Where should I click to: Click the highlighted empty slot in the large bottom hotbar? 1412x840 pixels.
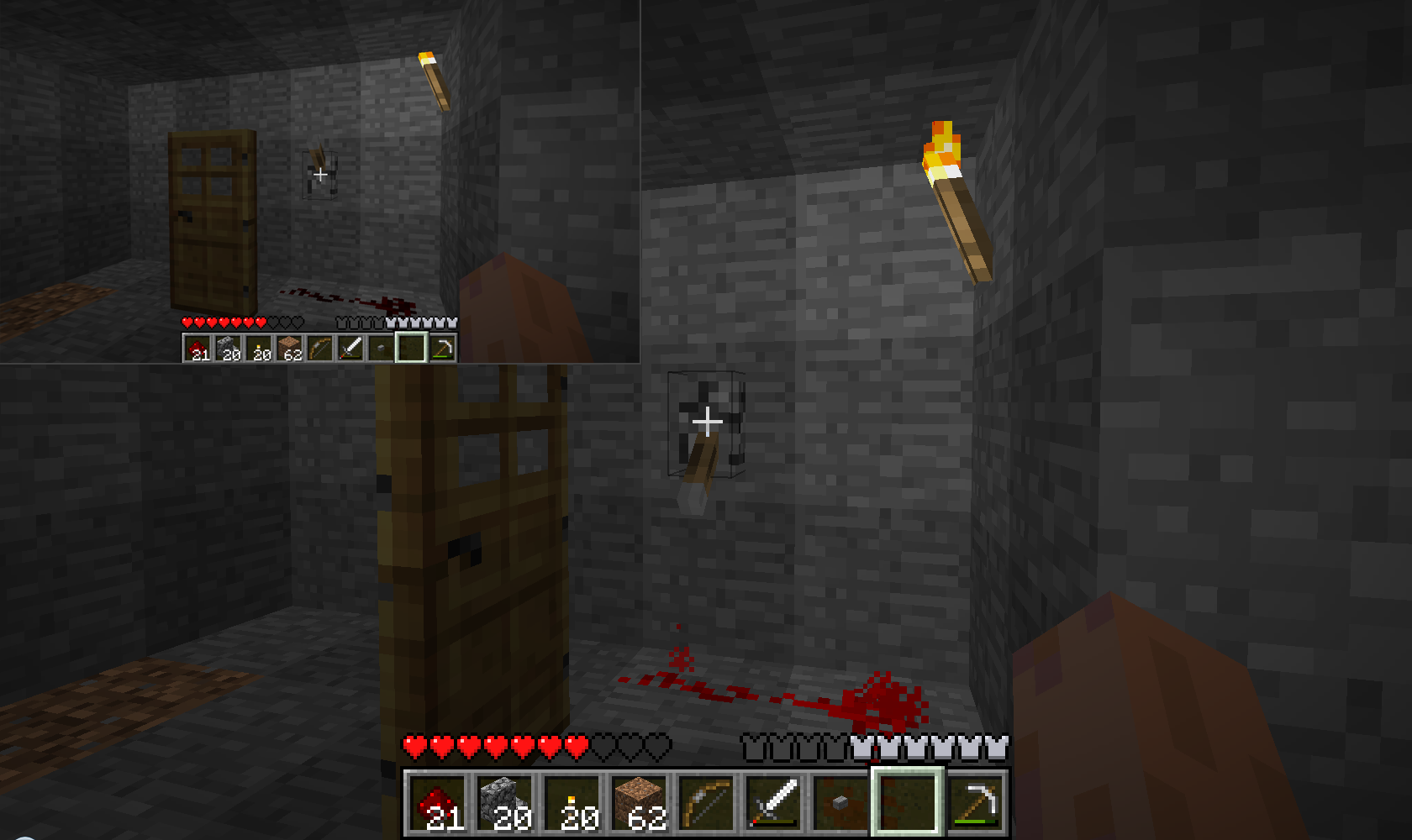point(908,802)
